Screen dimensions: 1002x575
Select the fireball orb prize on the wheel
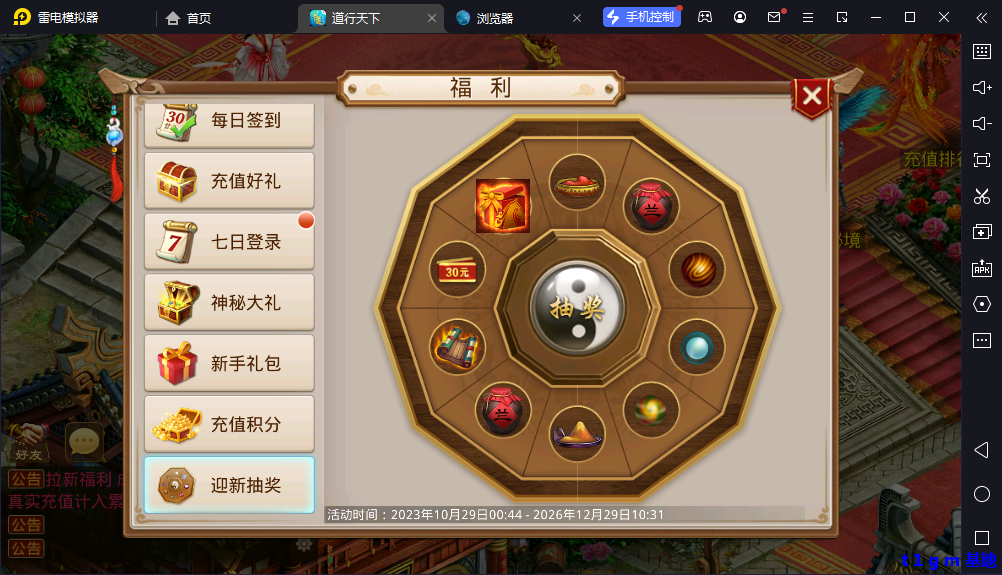pyautogui.click(x=695, y=269)
